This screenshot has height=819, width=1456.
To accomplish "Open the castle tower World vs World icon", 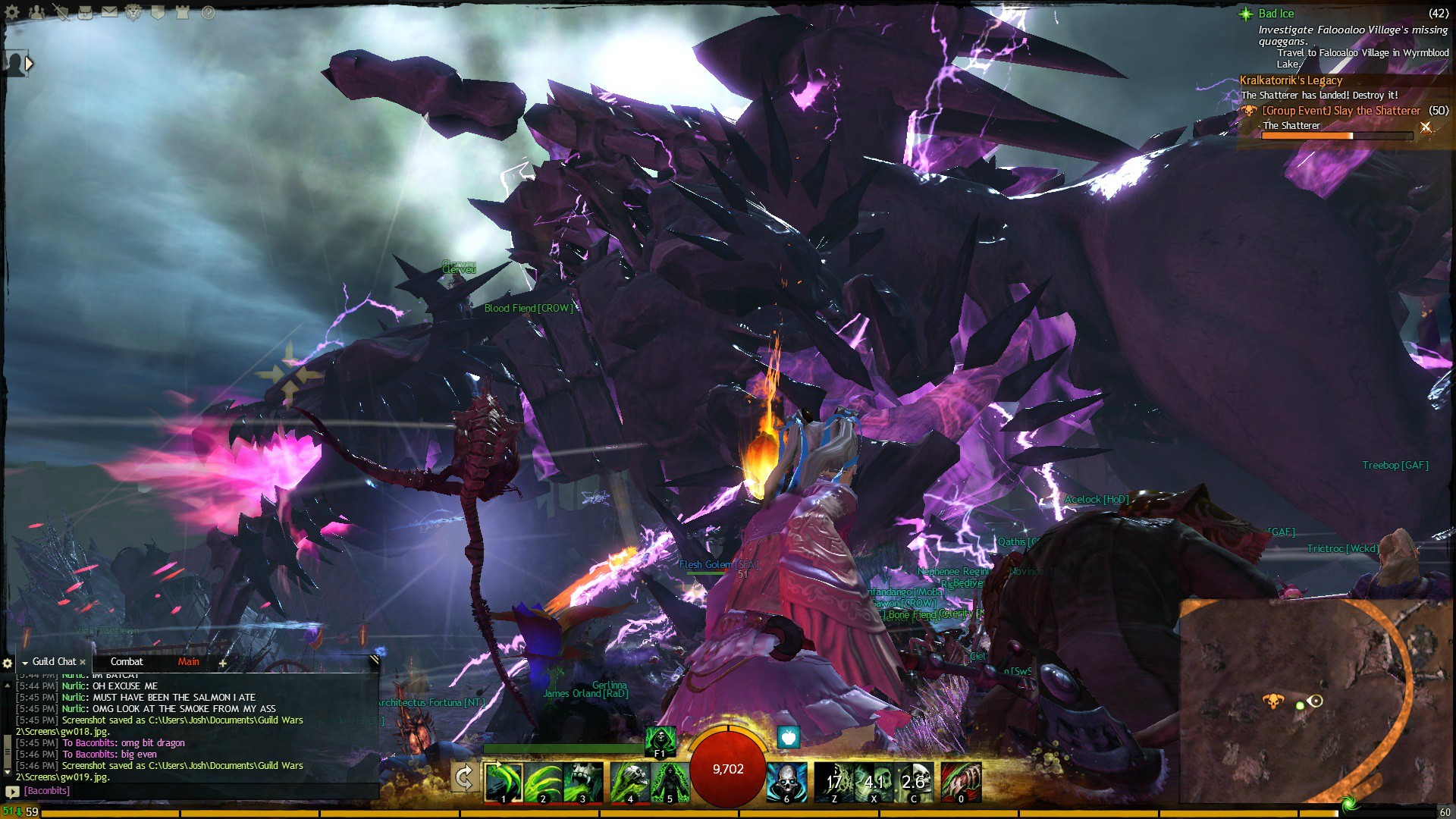I will point(182,12).
